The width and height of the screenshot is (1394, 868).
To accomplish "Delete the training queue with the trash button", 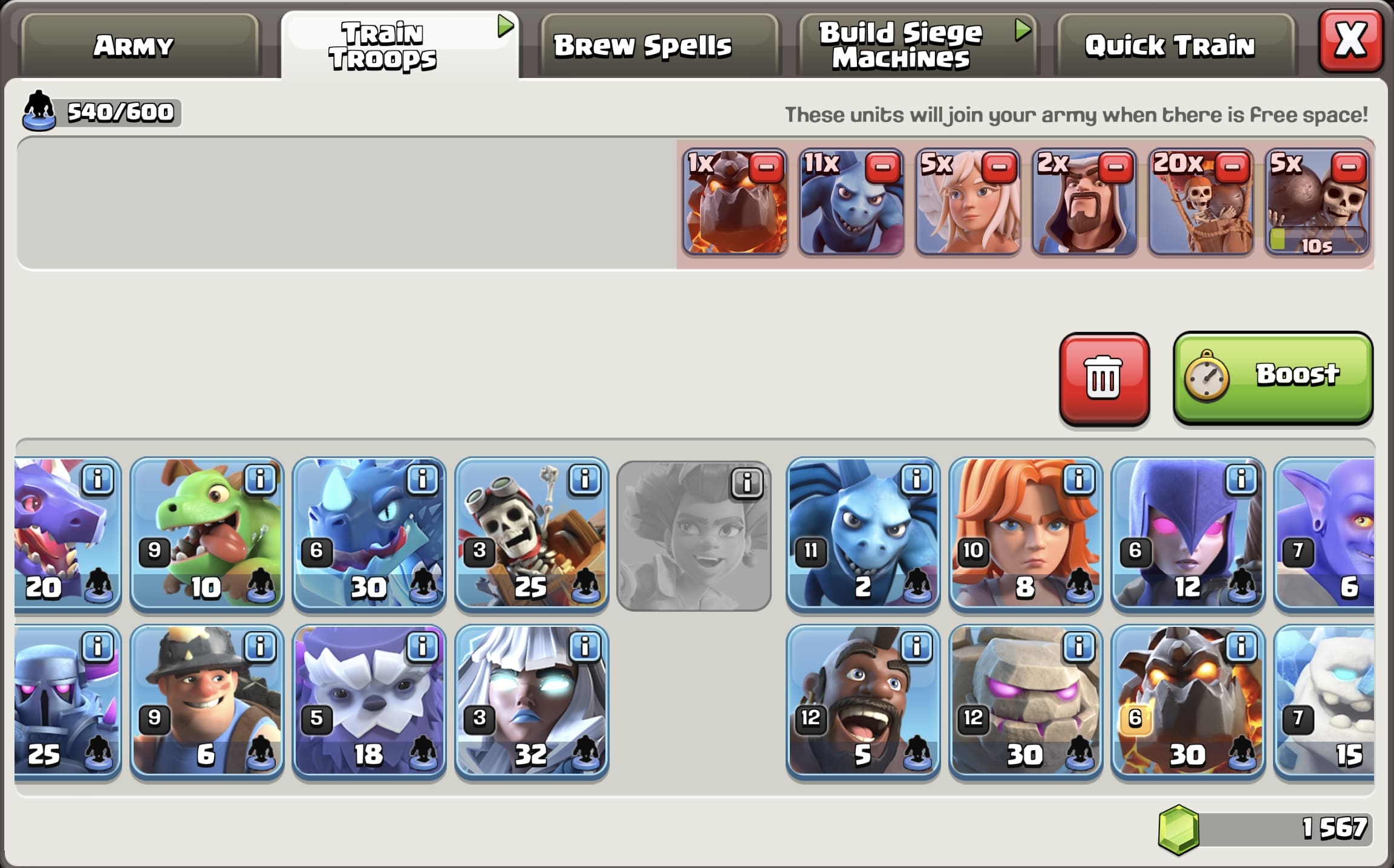I will click(x=1104, y=378).
